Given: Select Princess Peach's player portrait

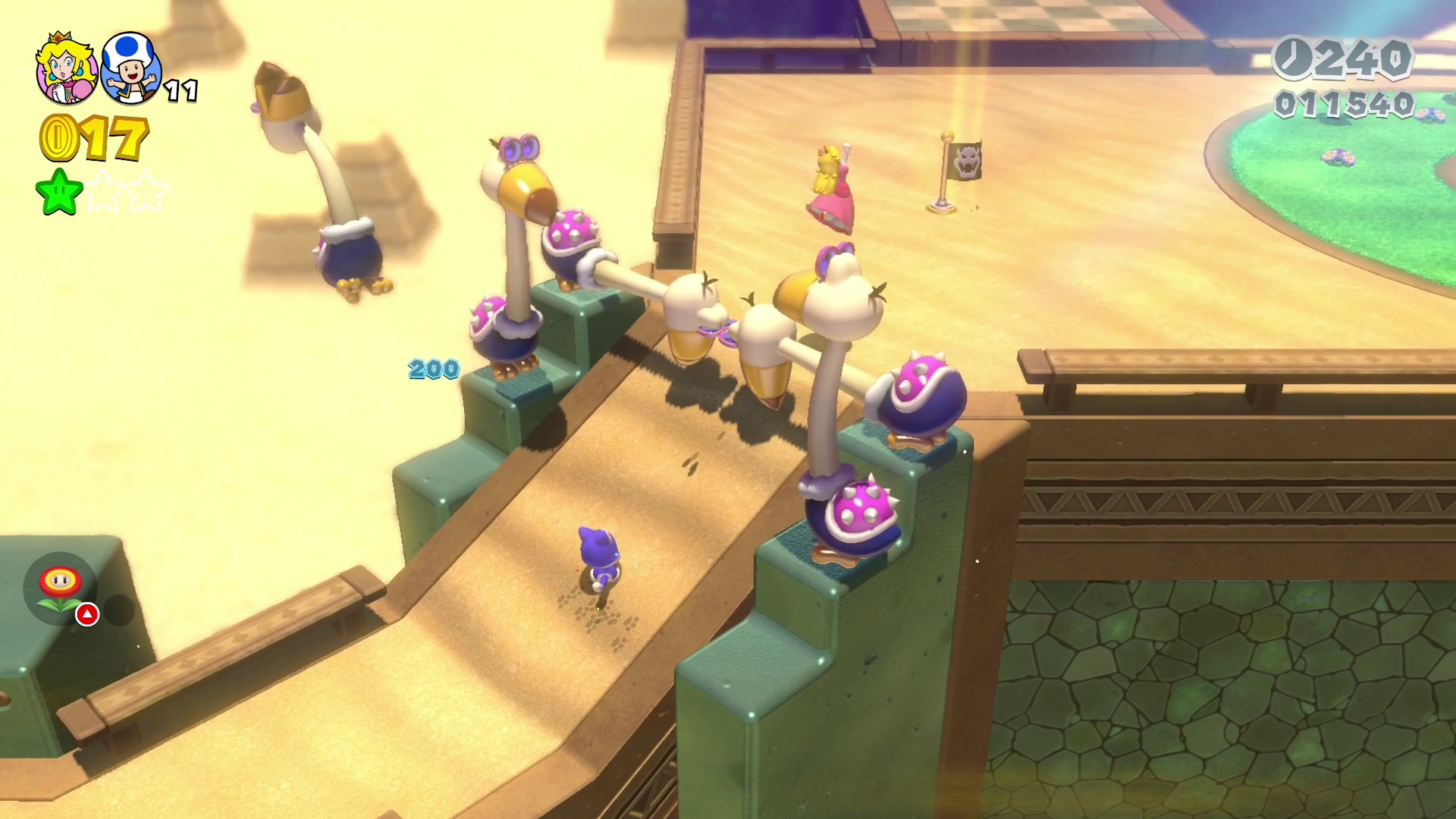Looking at the screenshot, I should point(66,69).
